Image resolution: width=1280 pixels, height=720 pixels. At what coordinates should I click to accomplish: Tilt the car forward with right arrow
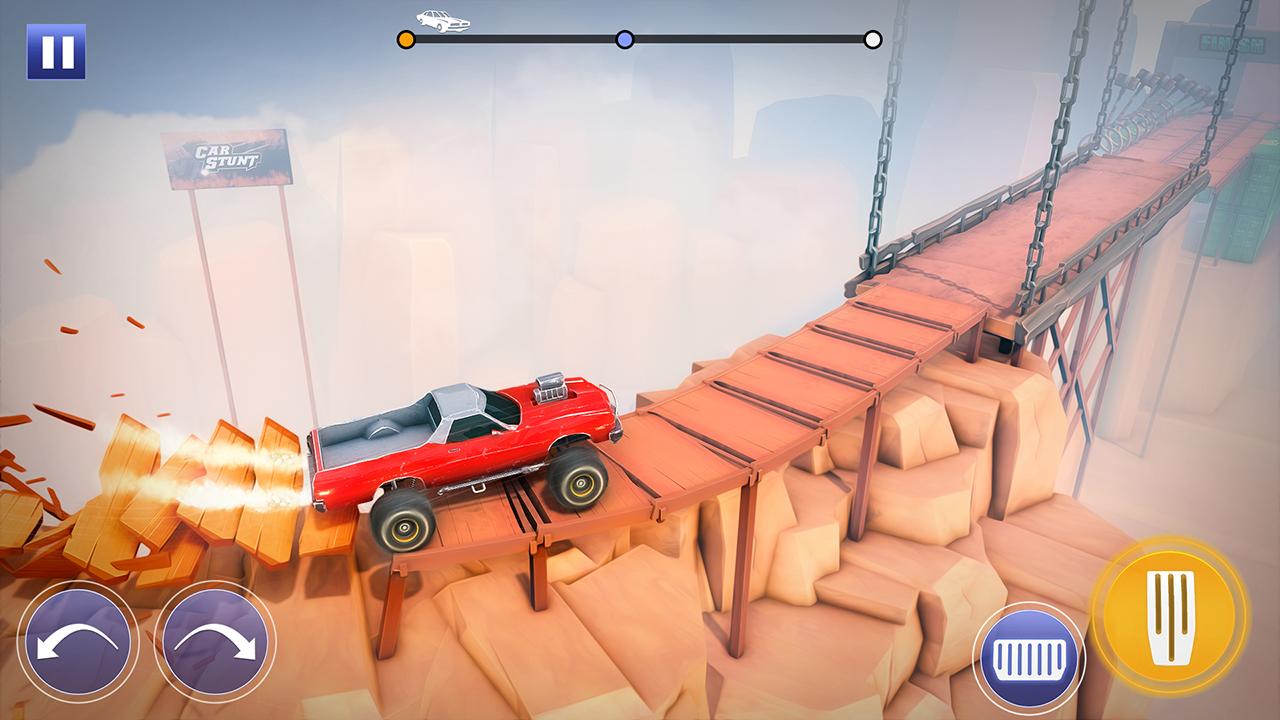(214, 641)
